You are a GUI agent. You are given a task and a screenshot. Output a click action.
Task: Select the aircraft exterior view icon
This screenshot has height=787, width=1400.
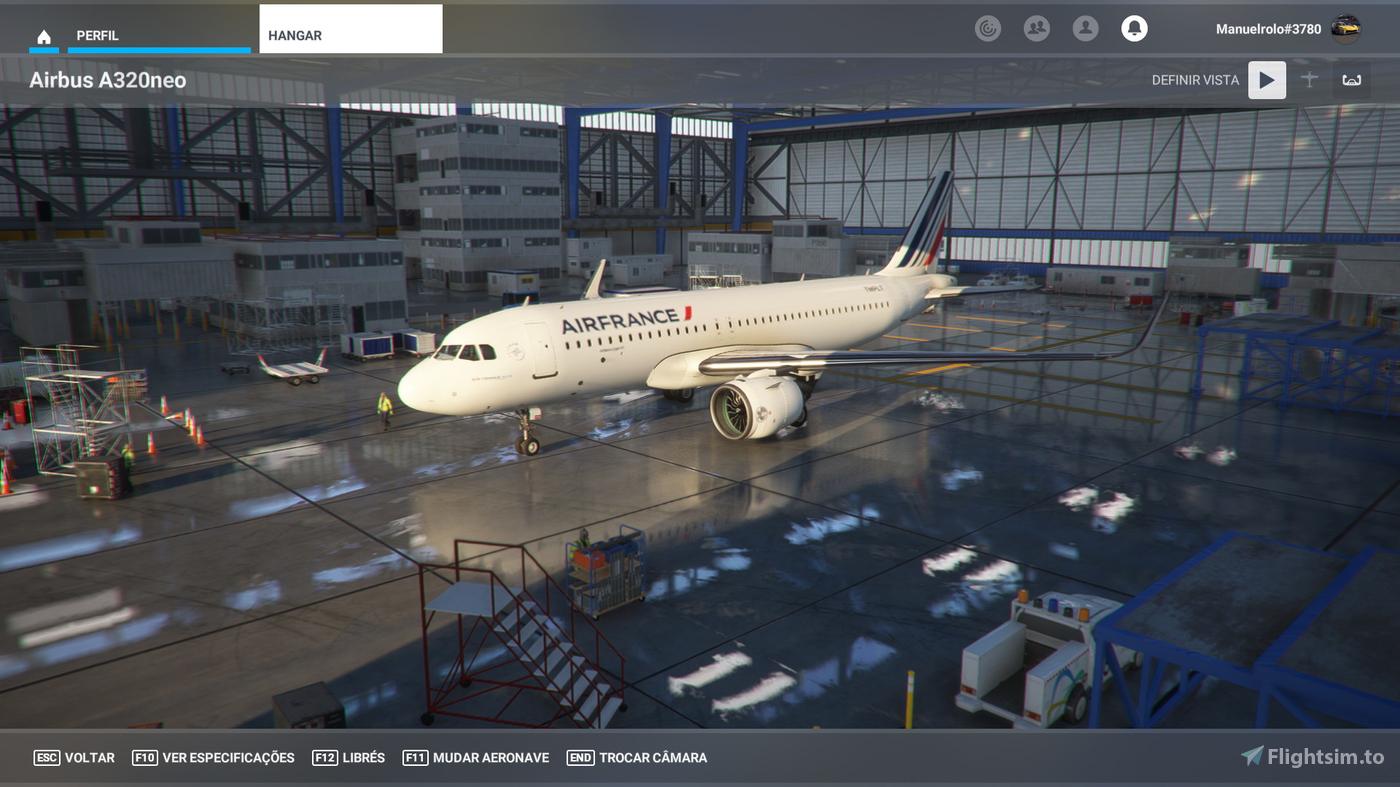(1310, 79)
